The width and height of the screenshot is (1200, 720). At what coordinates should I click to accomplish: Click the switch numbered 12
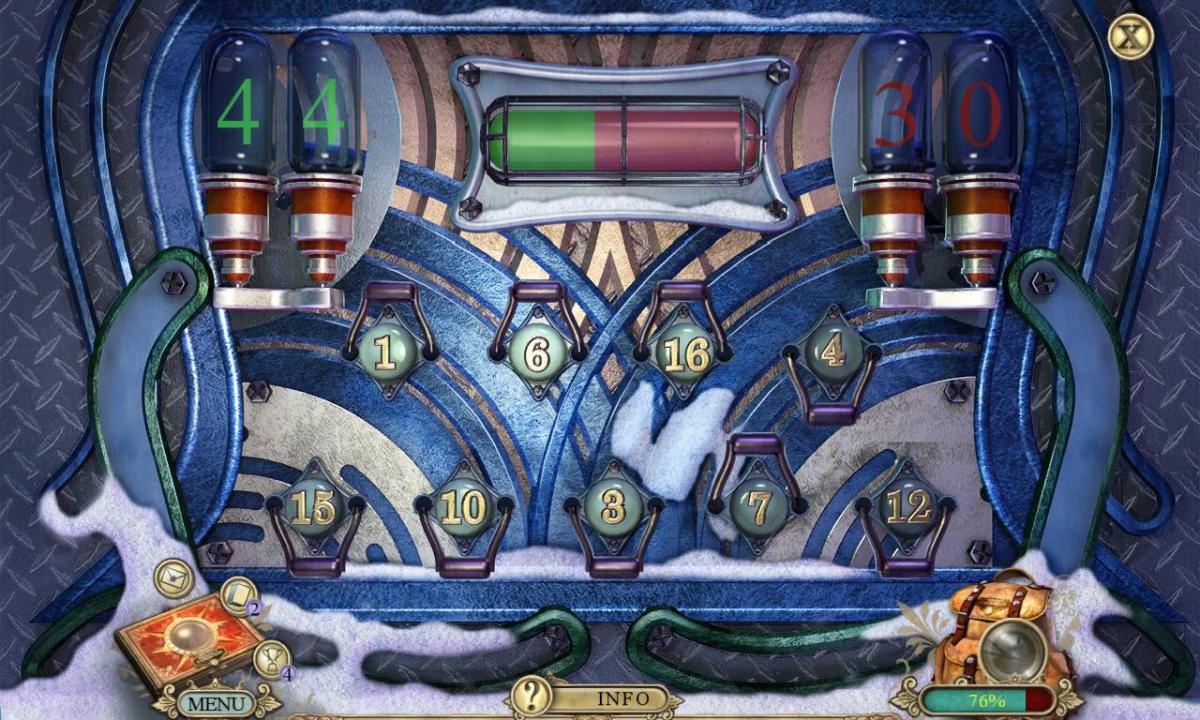[907, 508]
